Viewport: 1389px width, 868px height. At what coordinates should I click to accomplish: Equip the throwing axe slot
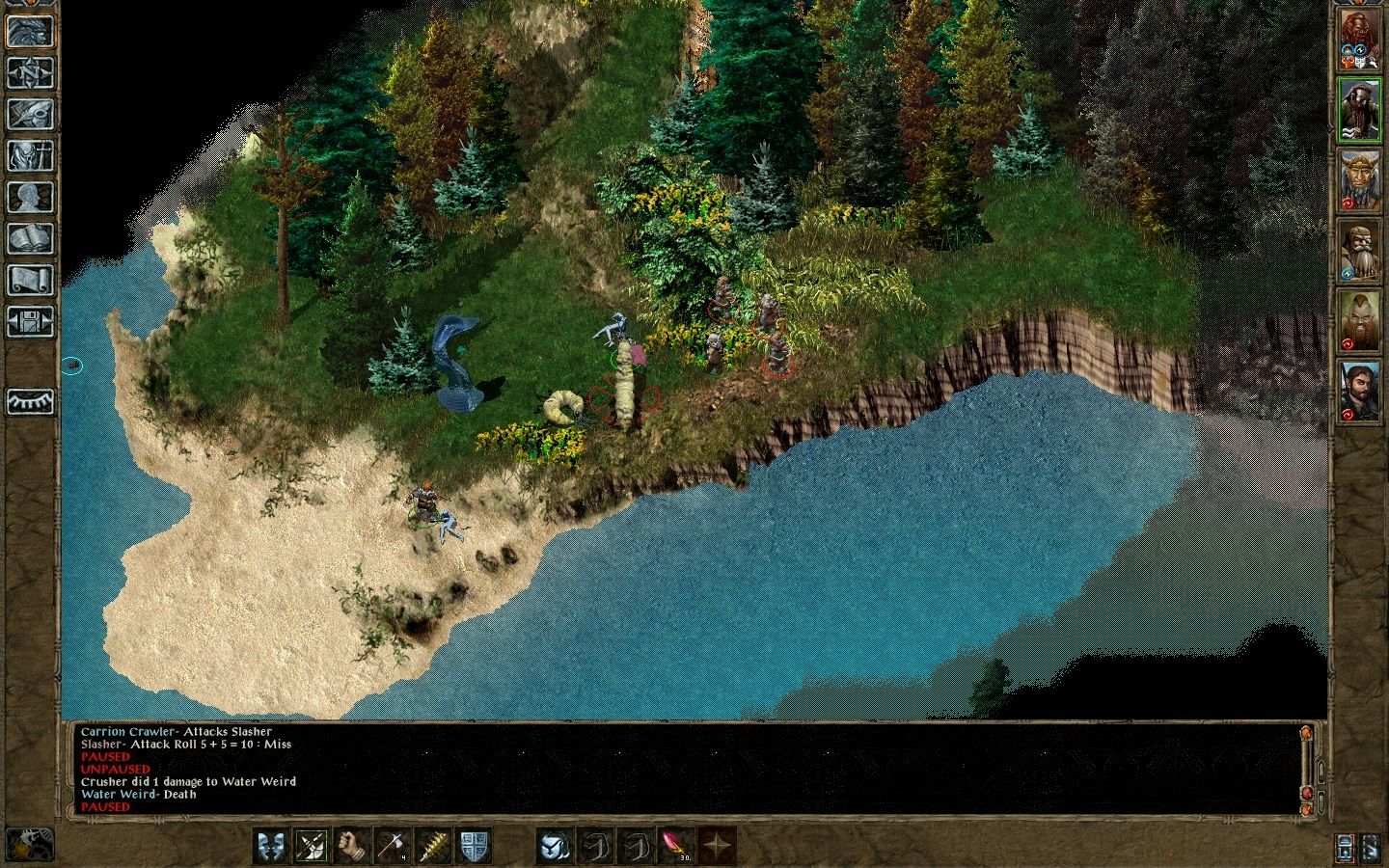pyautogui.click(x=393, y=846)
